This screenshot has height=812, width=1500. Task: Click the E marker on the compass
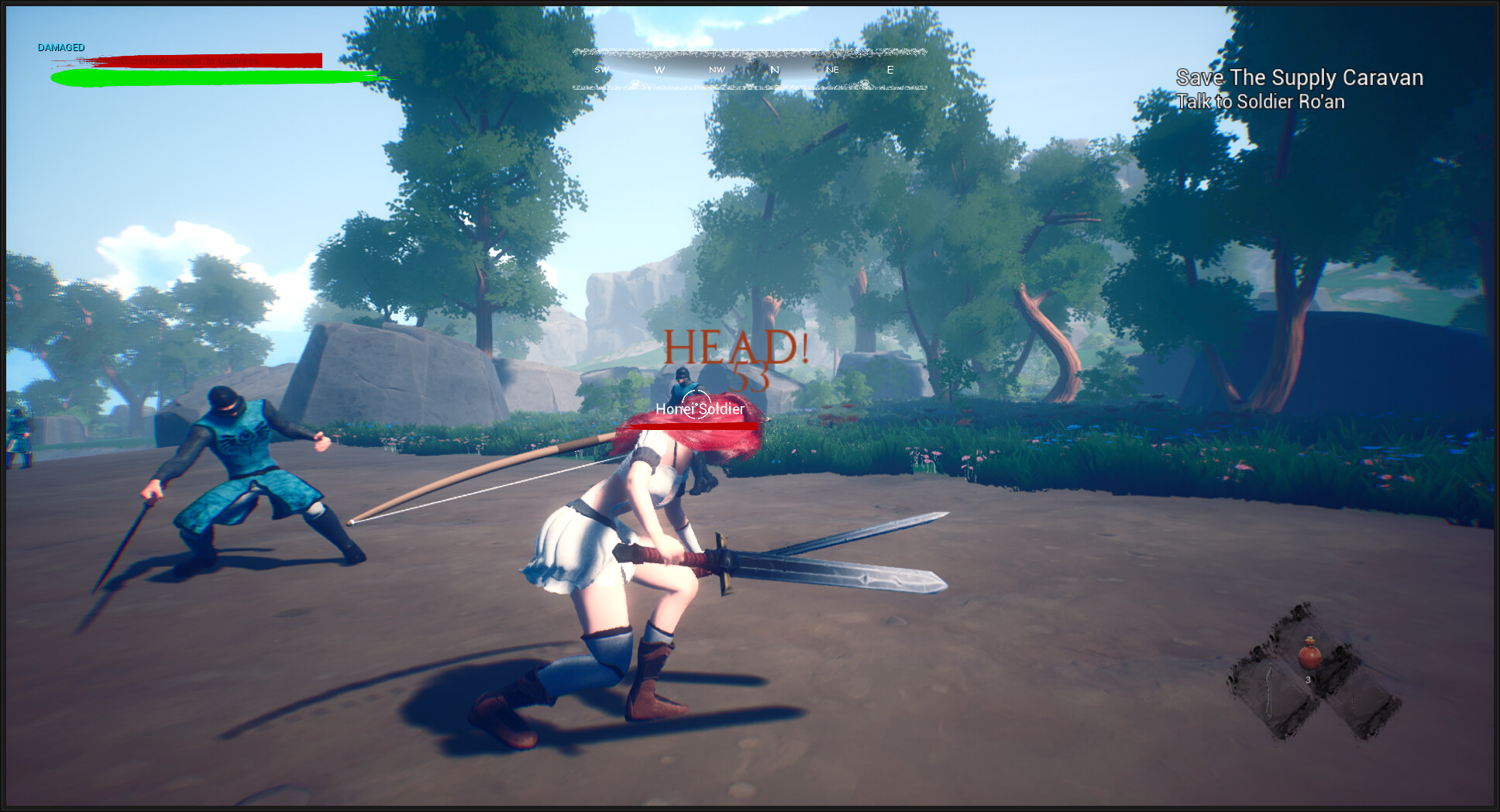pyautogui.click(x=889, y=69)
